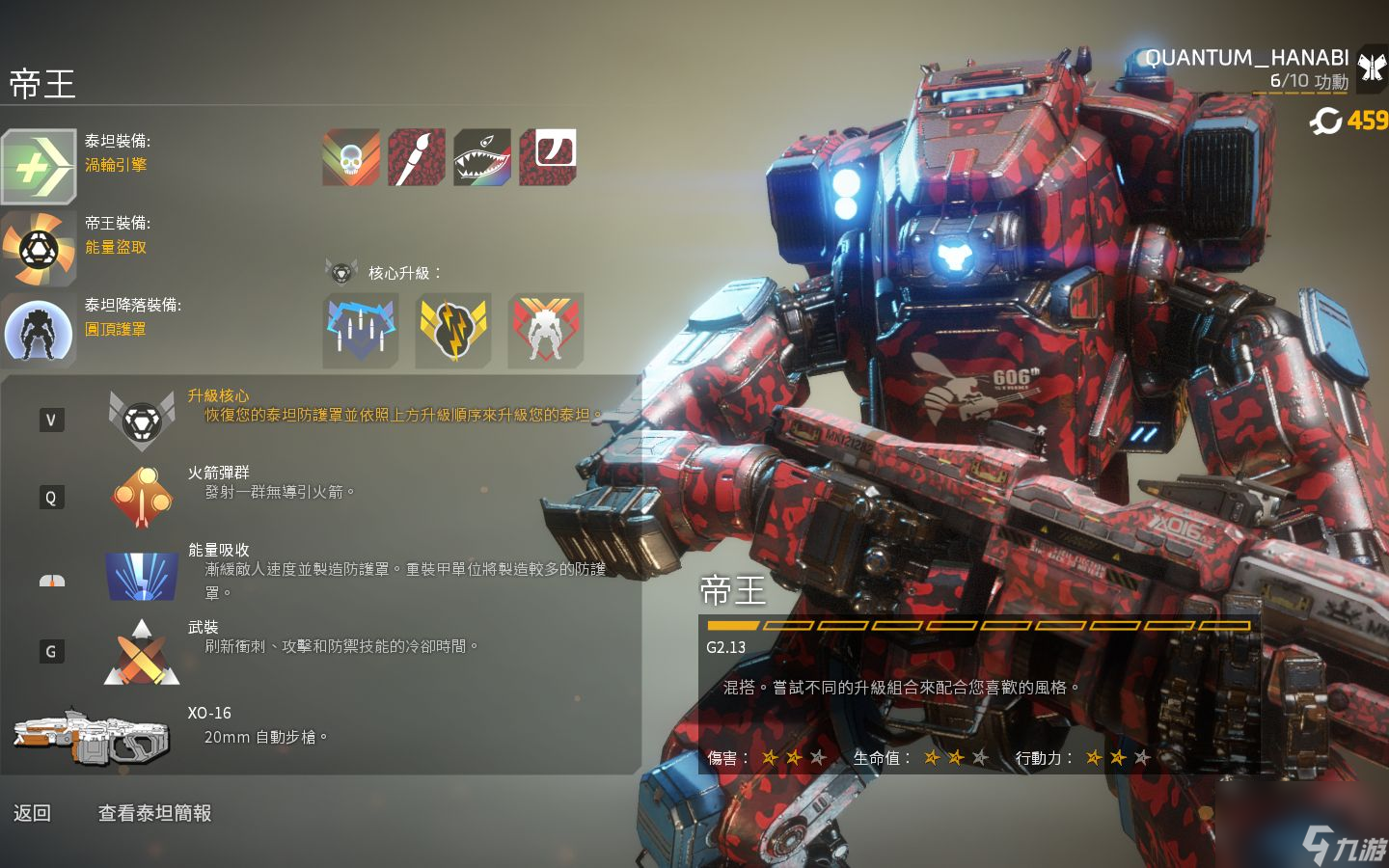Open the Monarch kit energy thief slot
This screenshot has height=868, width=1389.
point(39,249)
